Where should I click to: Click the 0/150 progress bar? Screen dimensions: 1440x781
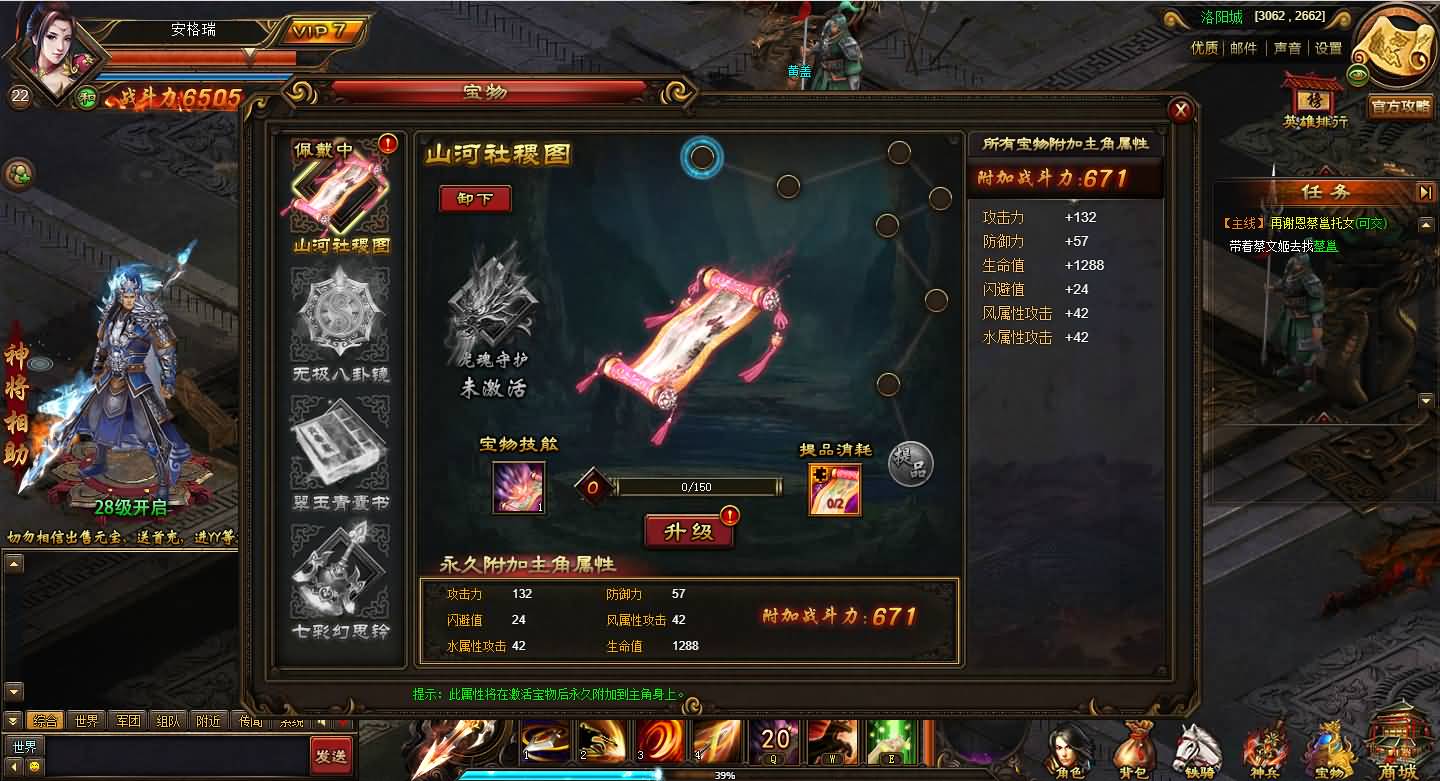(x=697, y=487)
